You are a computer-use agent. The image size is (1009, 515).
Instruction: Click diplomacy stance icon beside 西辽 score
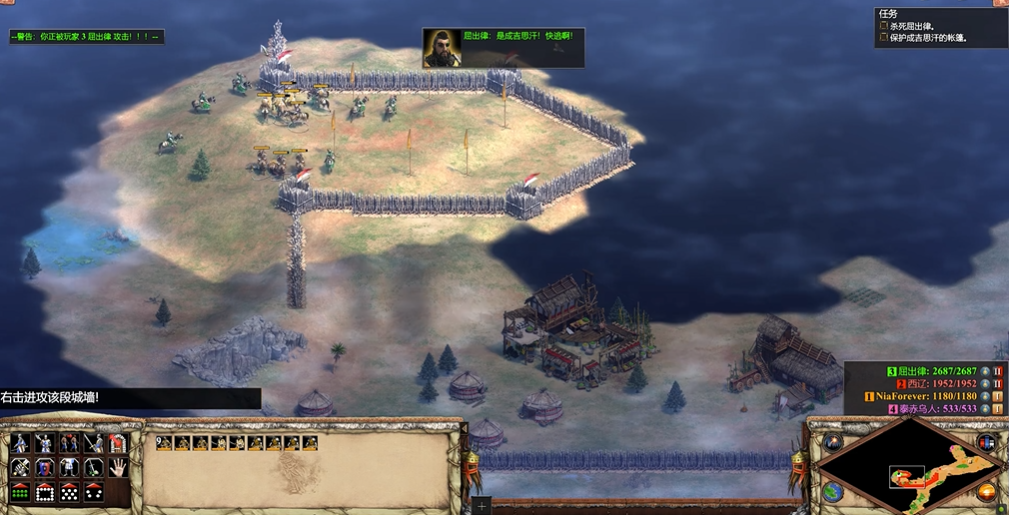tap(997, 384)
